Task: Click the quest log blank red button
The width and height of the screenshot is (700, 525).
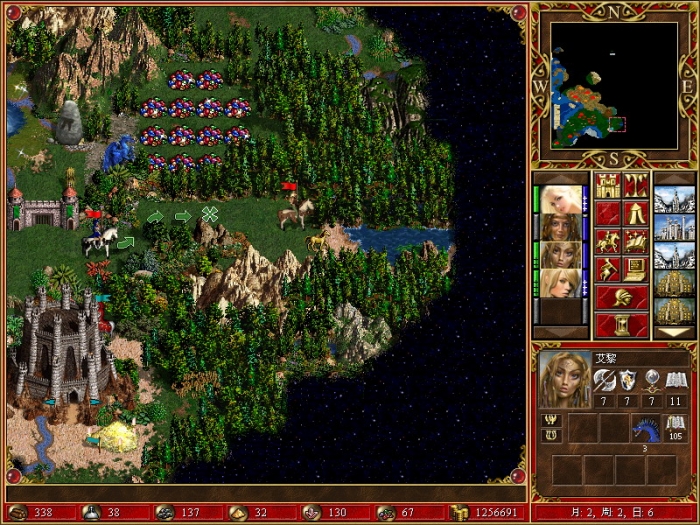Action: click(607, 213)
